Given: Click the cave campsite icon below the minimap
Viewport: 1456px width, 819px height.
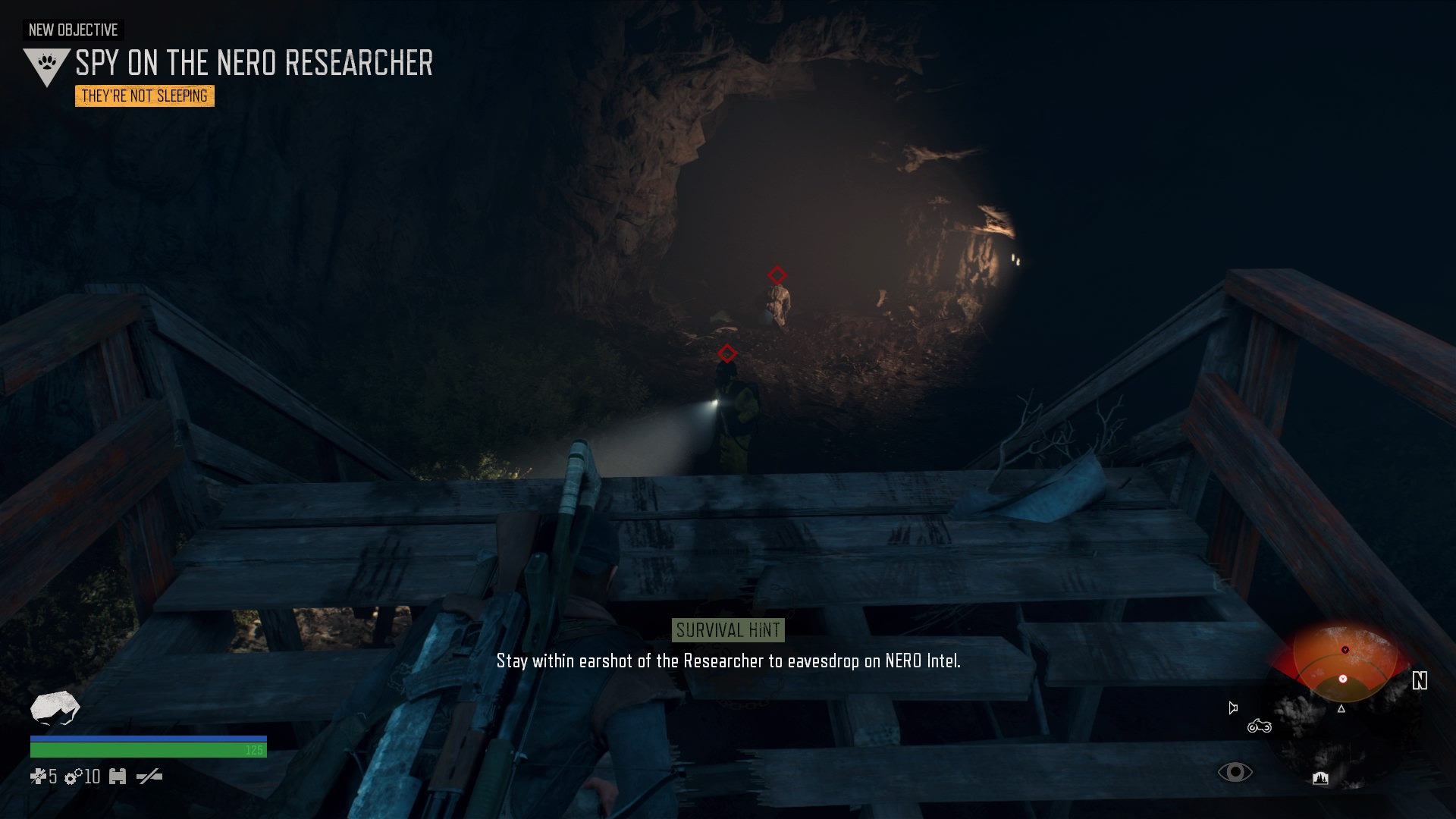Looking at the screenshot, I should click(1320, 779).
